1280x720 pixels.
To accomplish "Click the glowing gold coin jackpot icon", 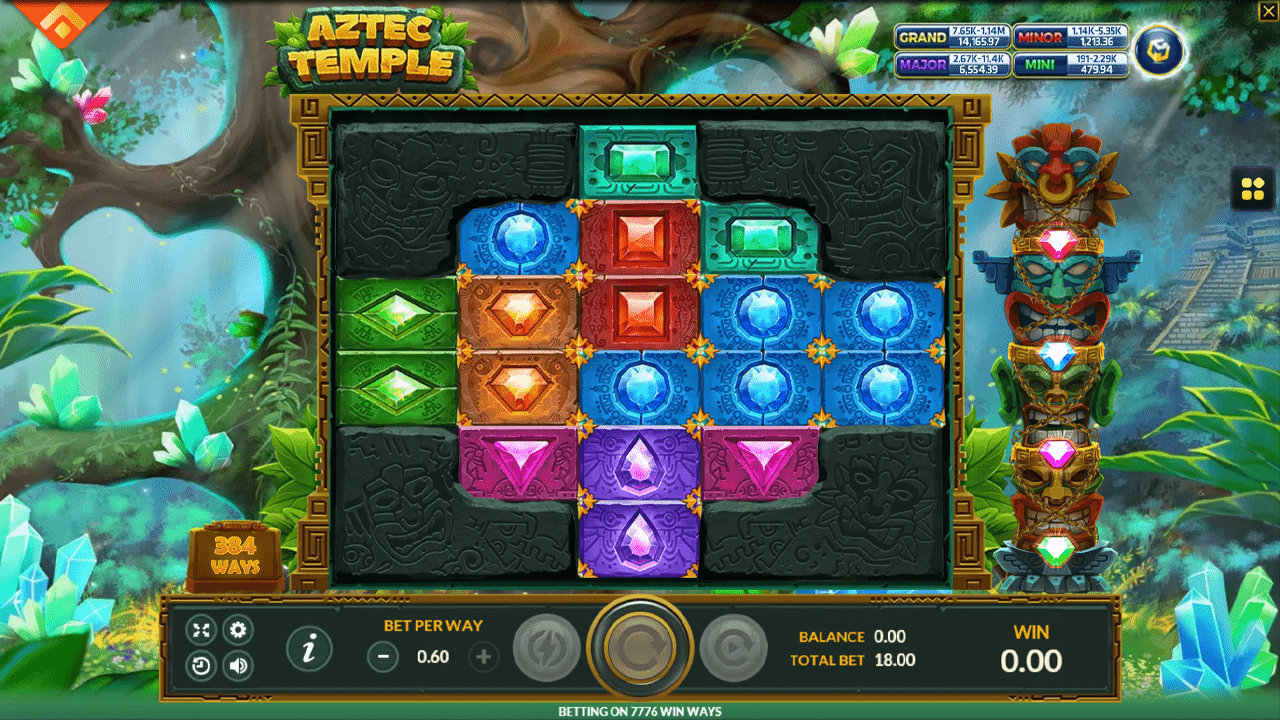I will (1158, 50).
